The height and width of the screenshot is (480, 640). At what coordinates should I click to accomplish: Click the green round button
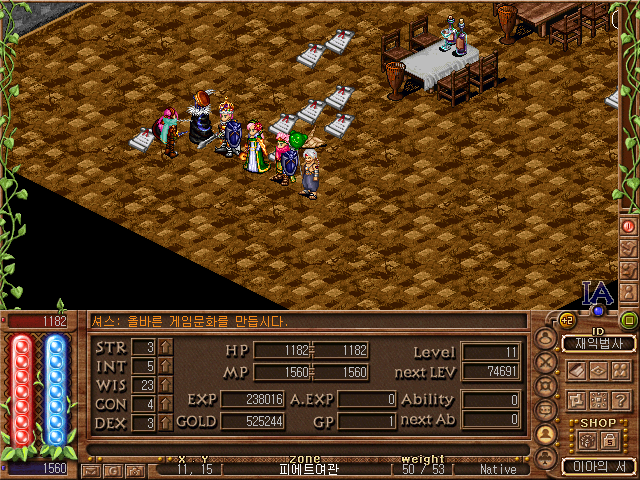pyautogui.click(x=629, y=320)
